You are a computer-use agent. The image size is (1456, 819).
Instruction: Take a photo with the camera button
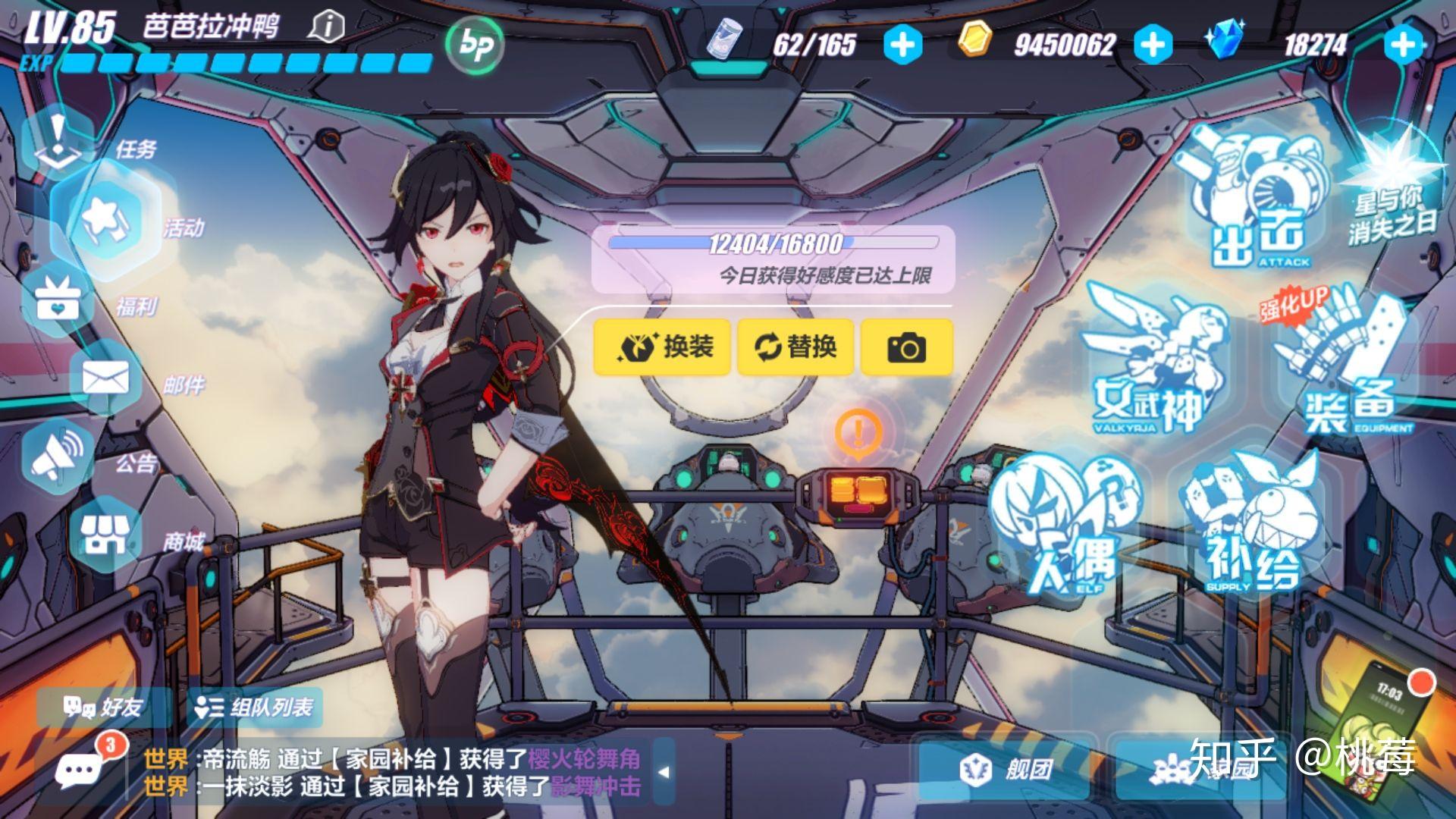[x=908, y=347]
